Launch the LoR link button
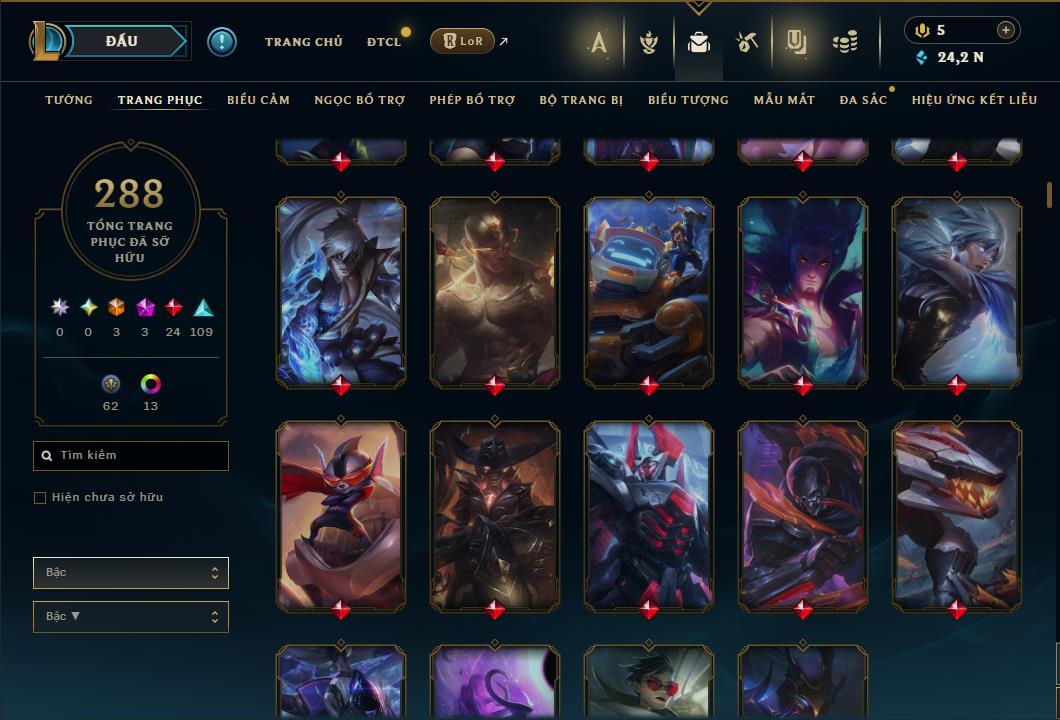The width and height of the screenshot is (1060, 720). click(x=461, y=41)
